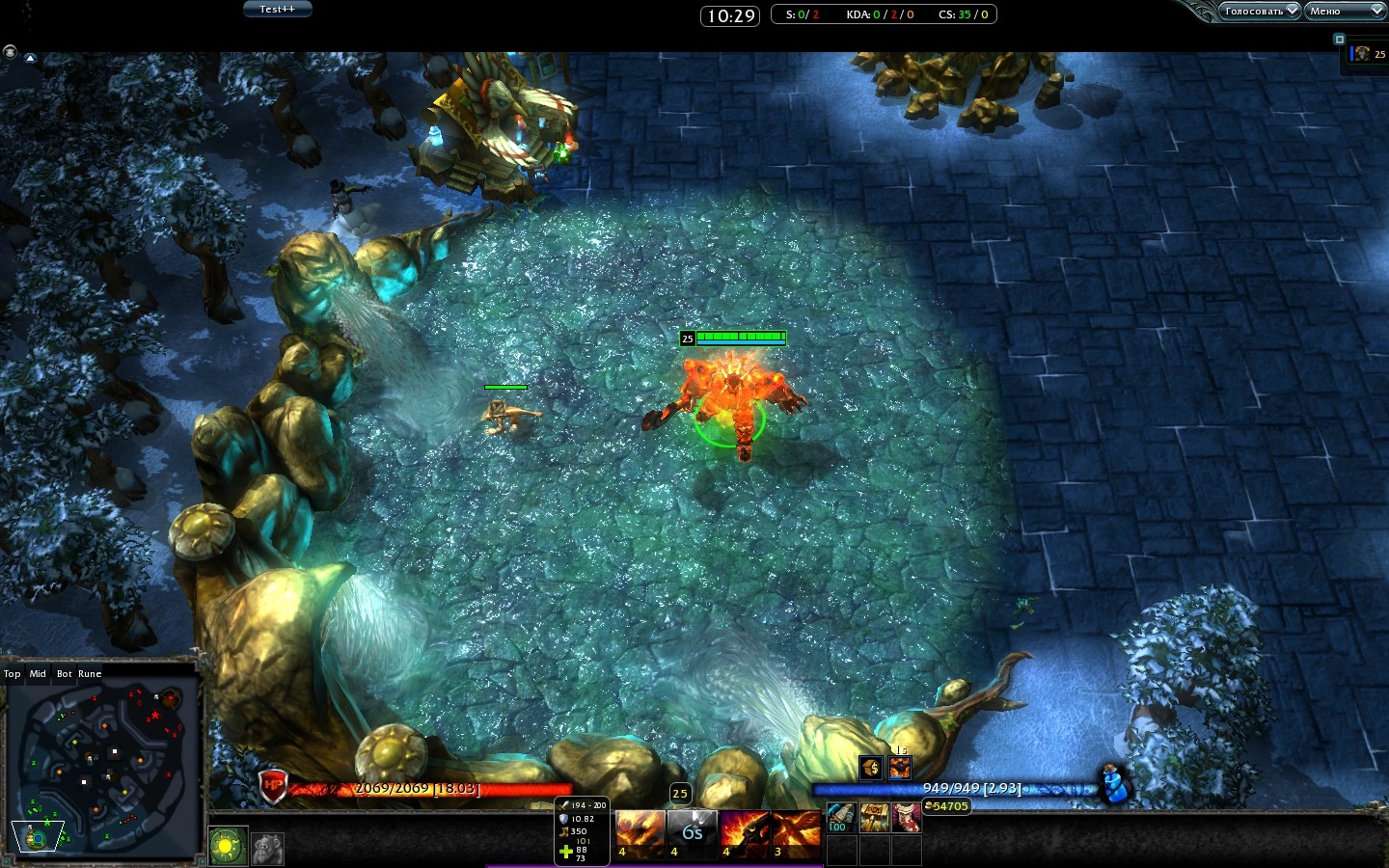This screenshot has height=868, width=1389.
Task: Choose the Rune ping button
Action: tap(90, 674)
